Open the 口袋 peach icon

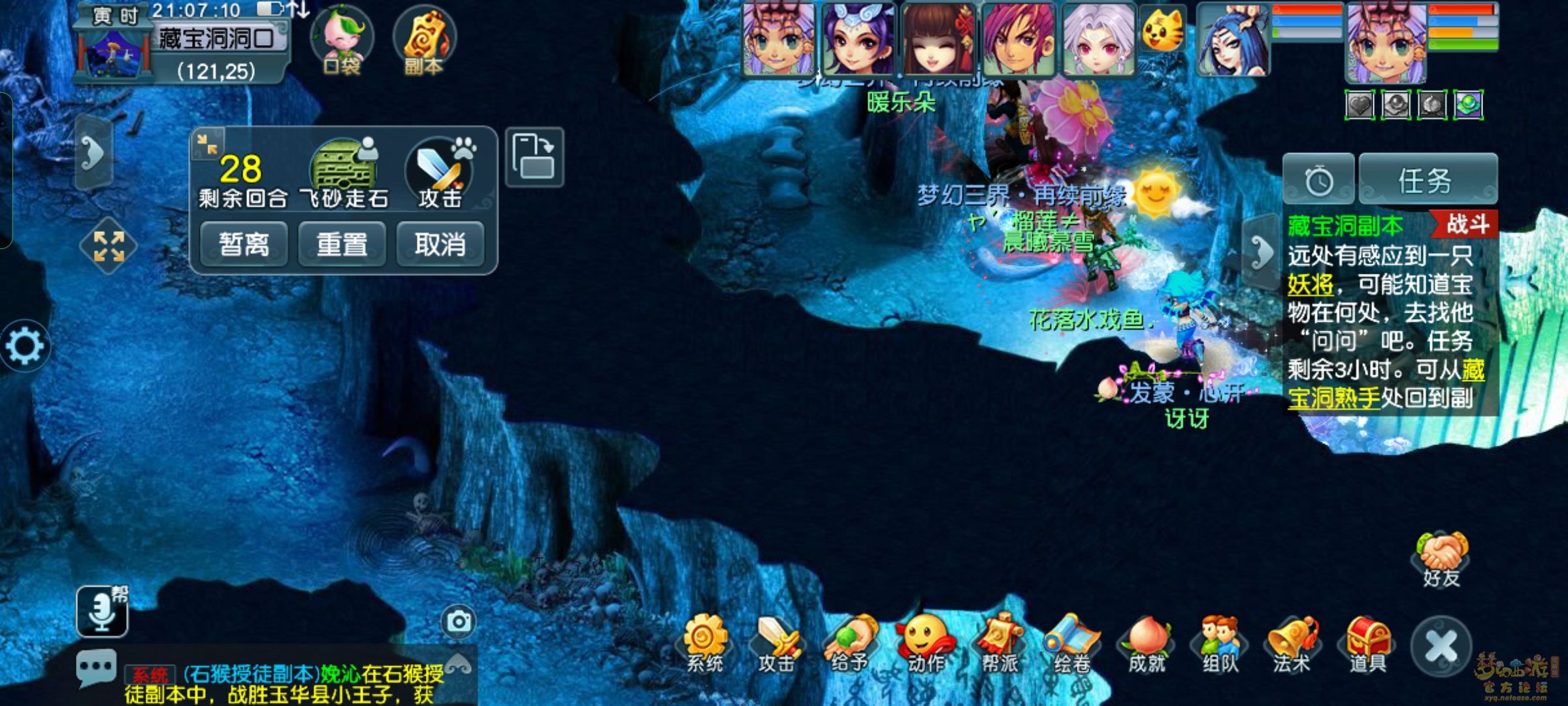point(341,39)
